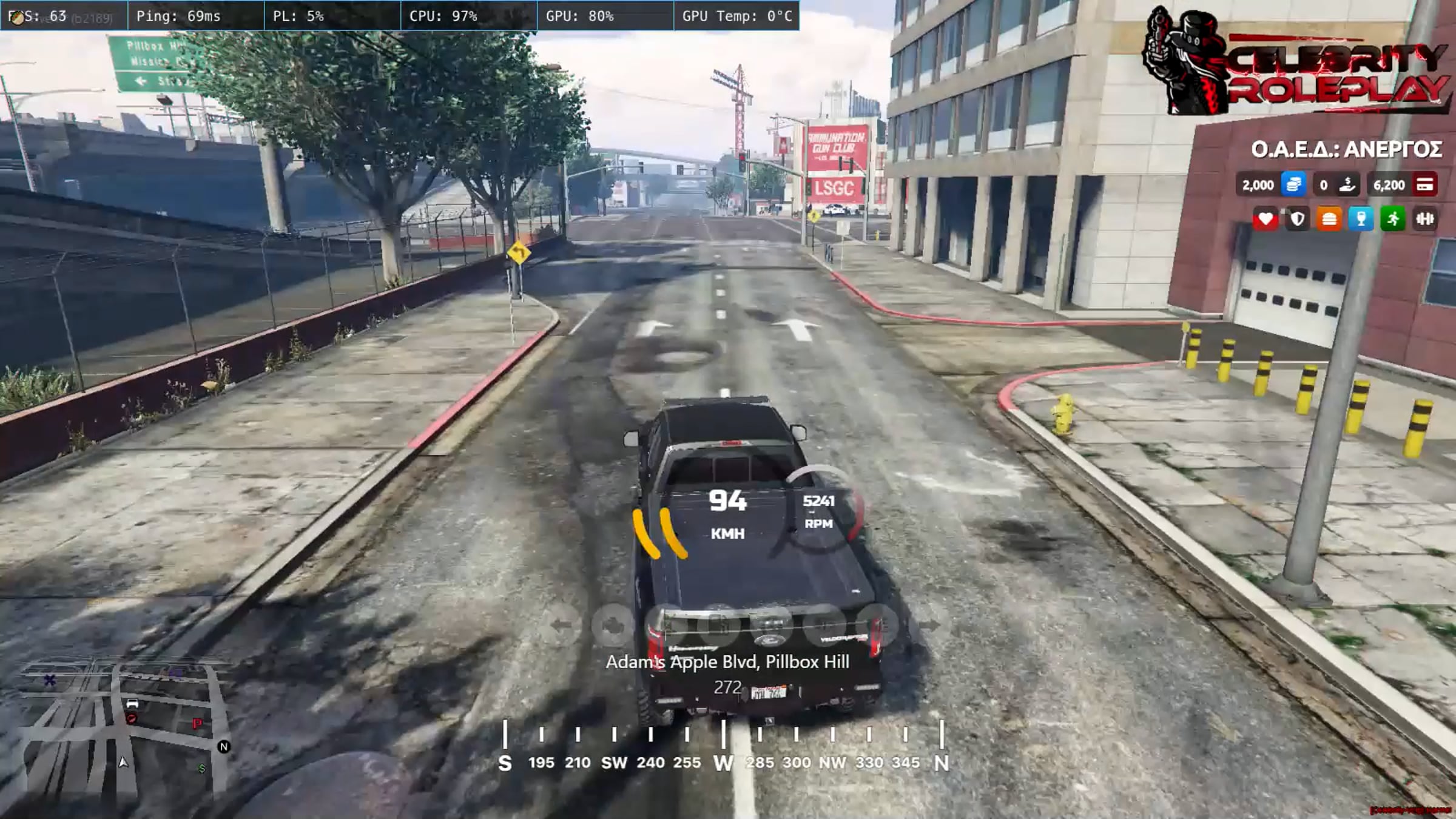Toggle the left turn signal arrow
Viewport: 1456px width, 819px height.
pyautogui.click(x=561, y=624)
